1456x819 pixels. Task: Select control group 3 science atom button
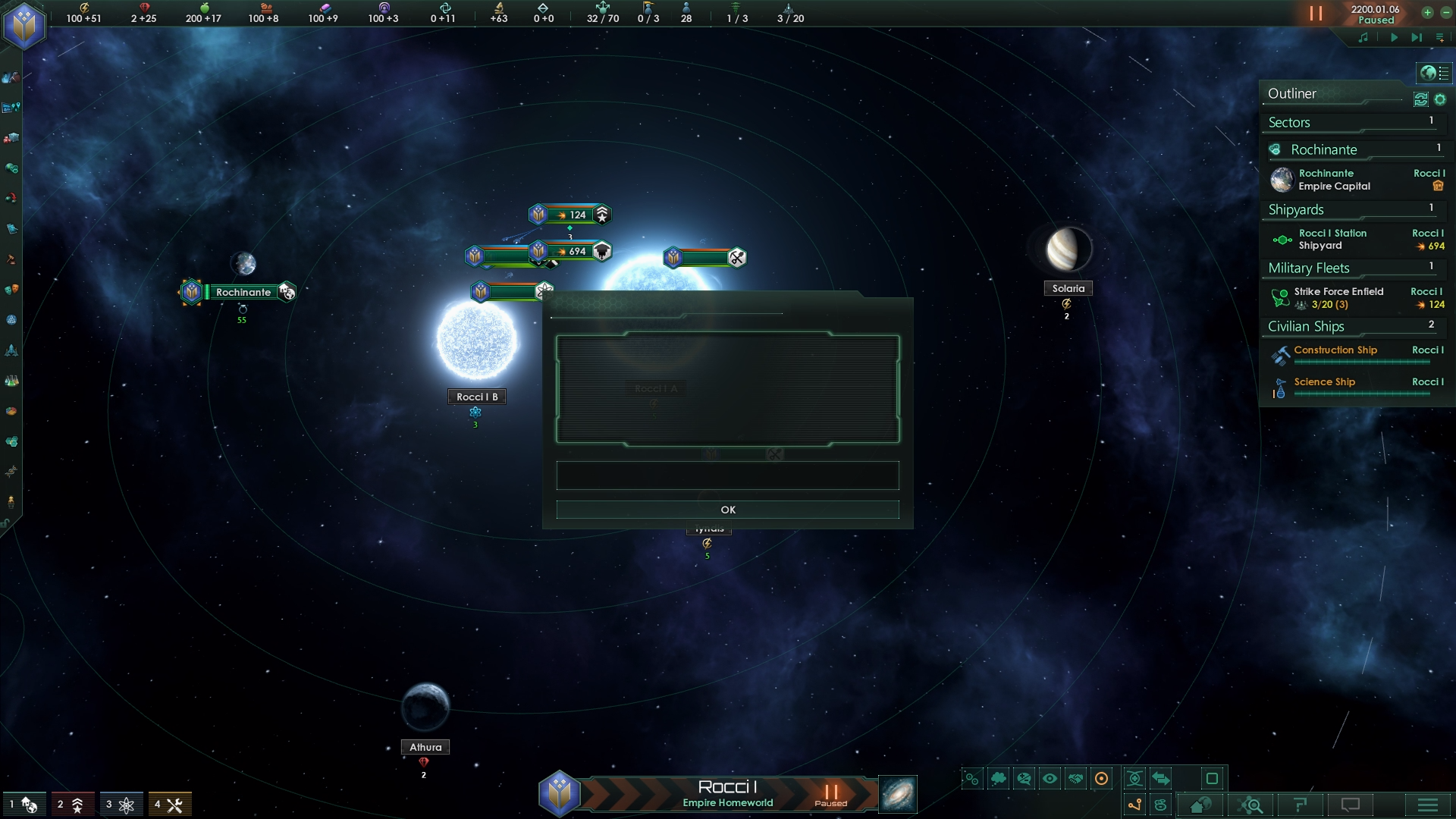[121, 805]
